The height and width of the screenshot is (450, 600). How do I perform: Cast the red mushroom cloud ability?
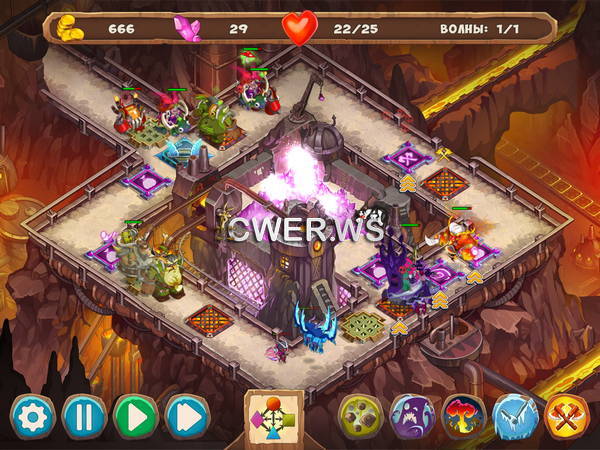464,416
